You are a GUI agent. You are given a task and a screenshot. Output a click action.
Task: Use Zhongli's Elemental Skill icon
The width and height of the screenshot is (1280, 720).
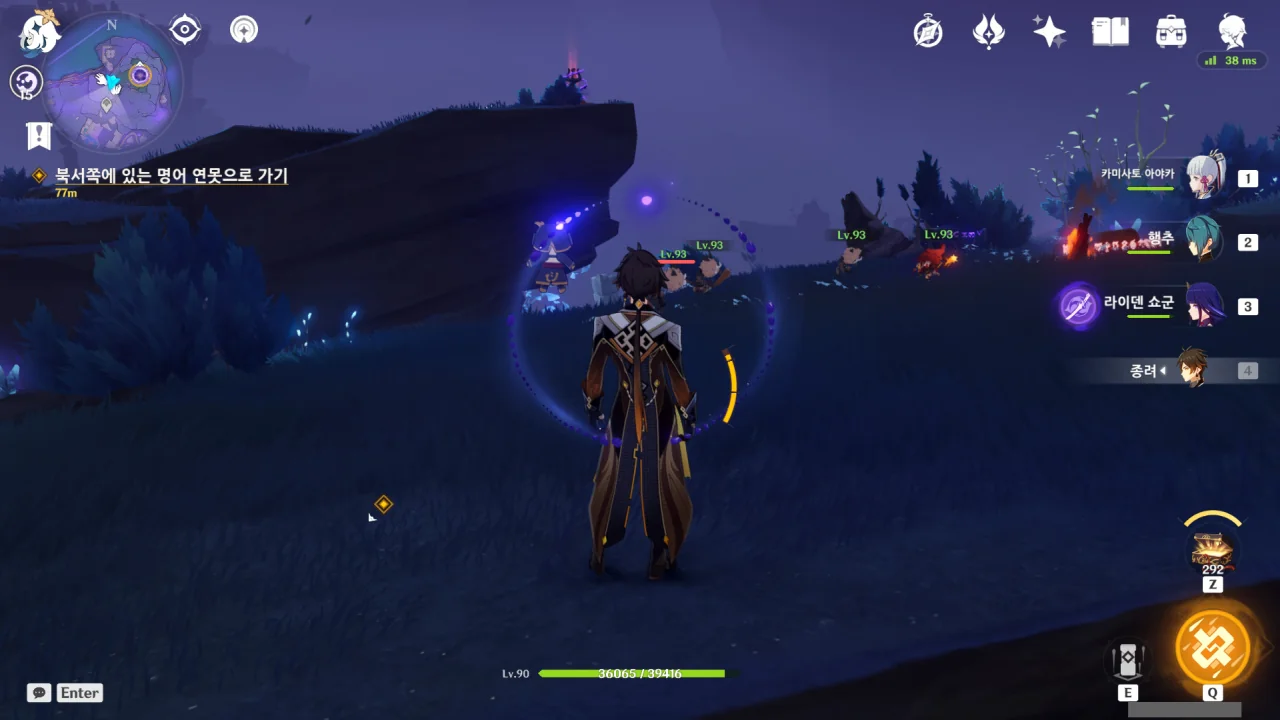(1127, 660)
